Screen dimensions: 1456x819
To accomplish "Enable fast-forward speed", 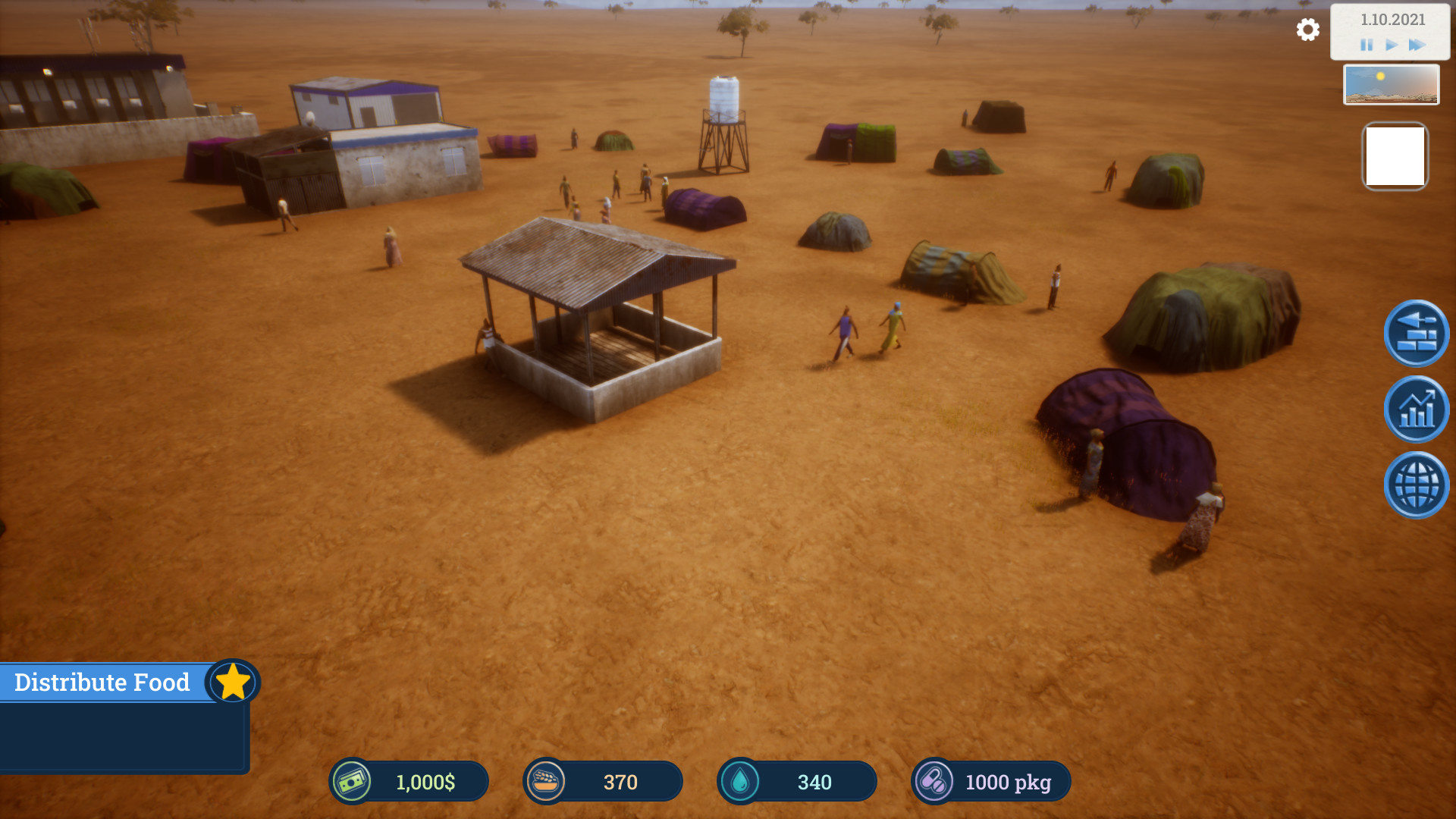I will (1417, 45).
